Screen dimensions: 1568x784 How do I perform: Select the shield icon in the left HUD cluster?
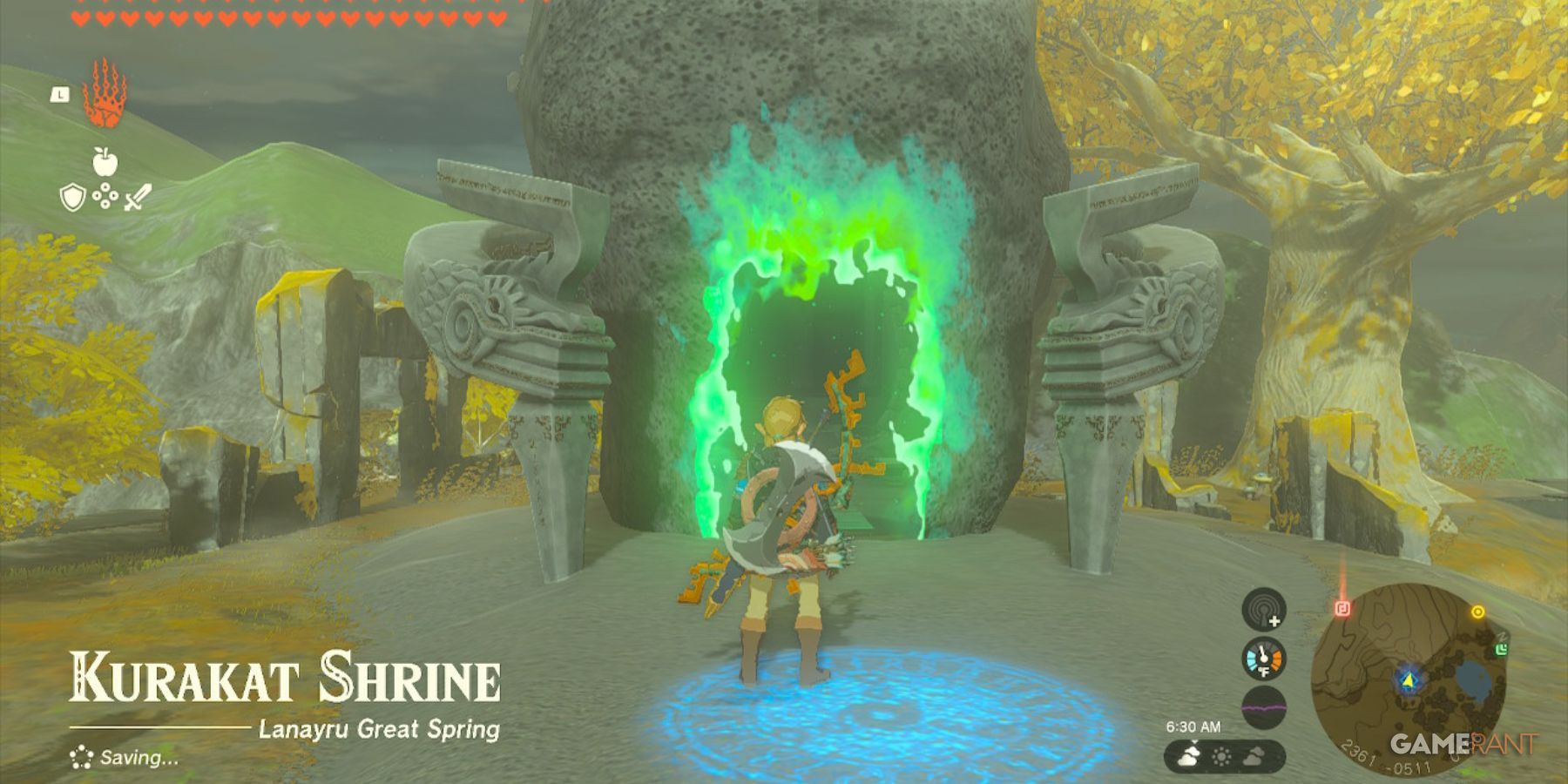point(73,198)
